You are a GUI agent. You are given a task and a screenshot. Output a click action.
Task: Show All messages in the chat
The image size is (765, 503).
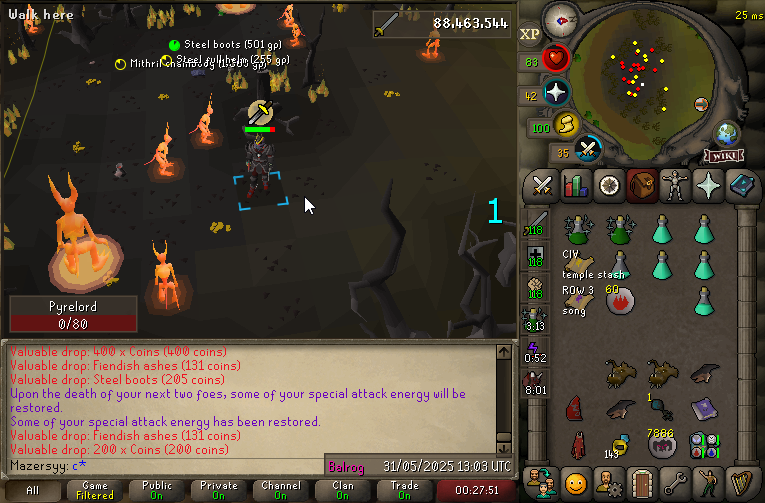[33, 490]
